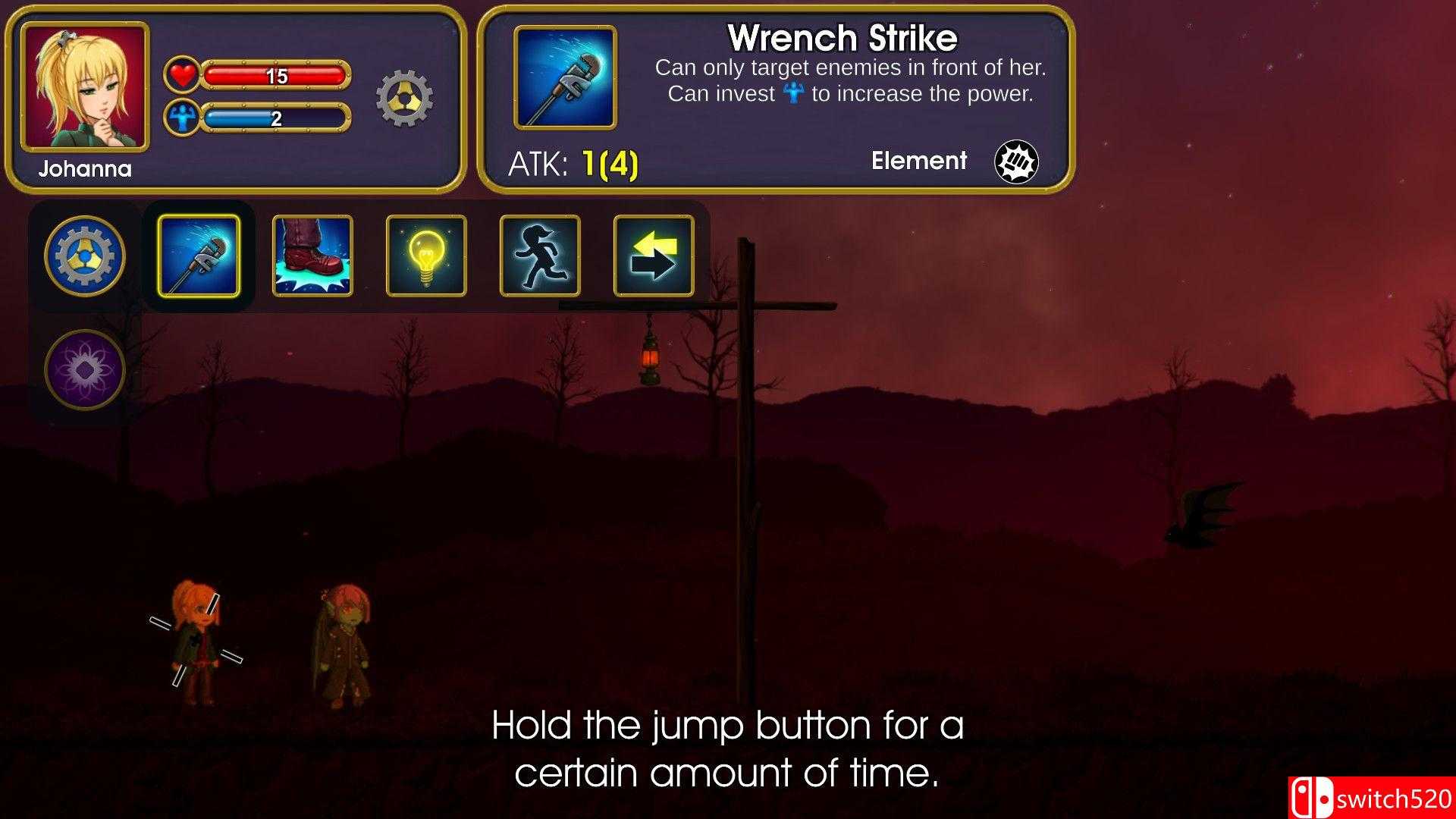Select the boot stomp skill
The height and width of the screenshot is (819, 1456).
pos(312,256)
